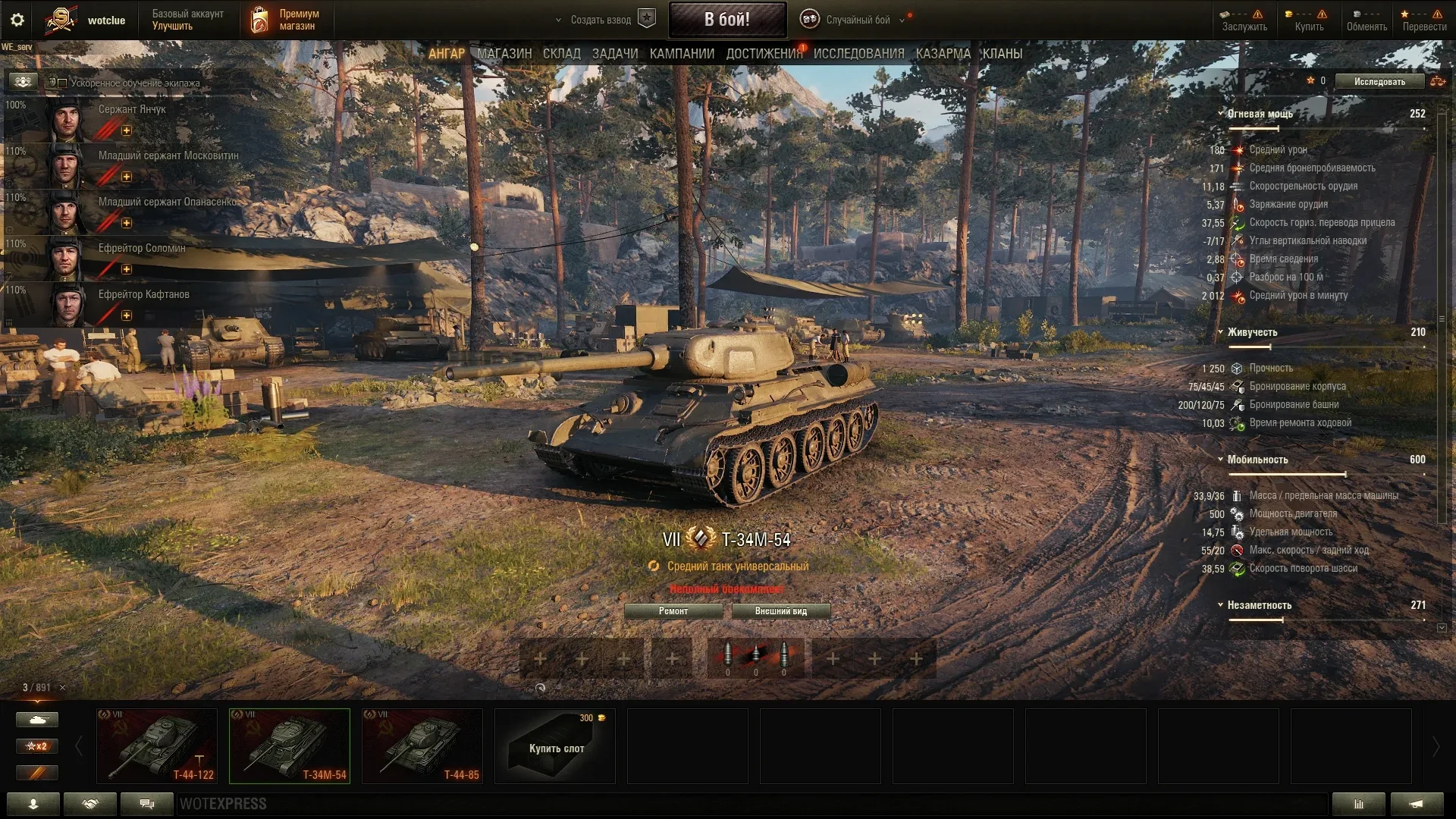Select the T-44-85 tank in carousel

tap(422, 745)
